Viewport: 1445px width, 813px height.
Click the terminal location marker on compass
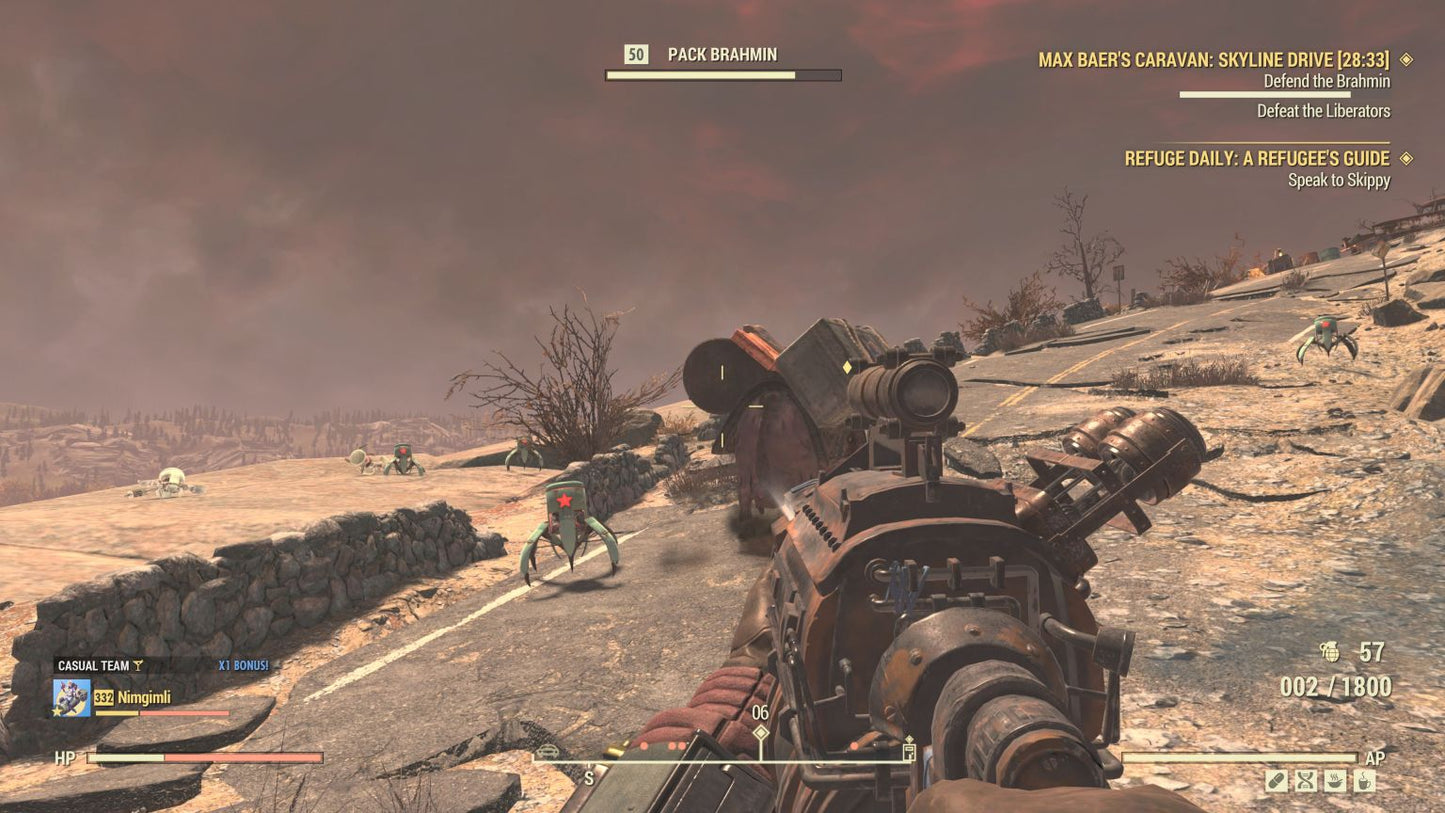[x=908, y=752]
